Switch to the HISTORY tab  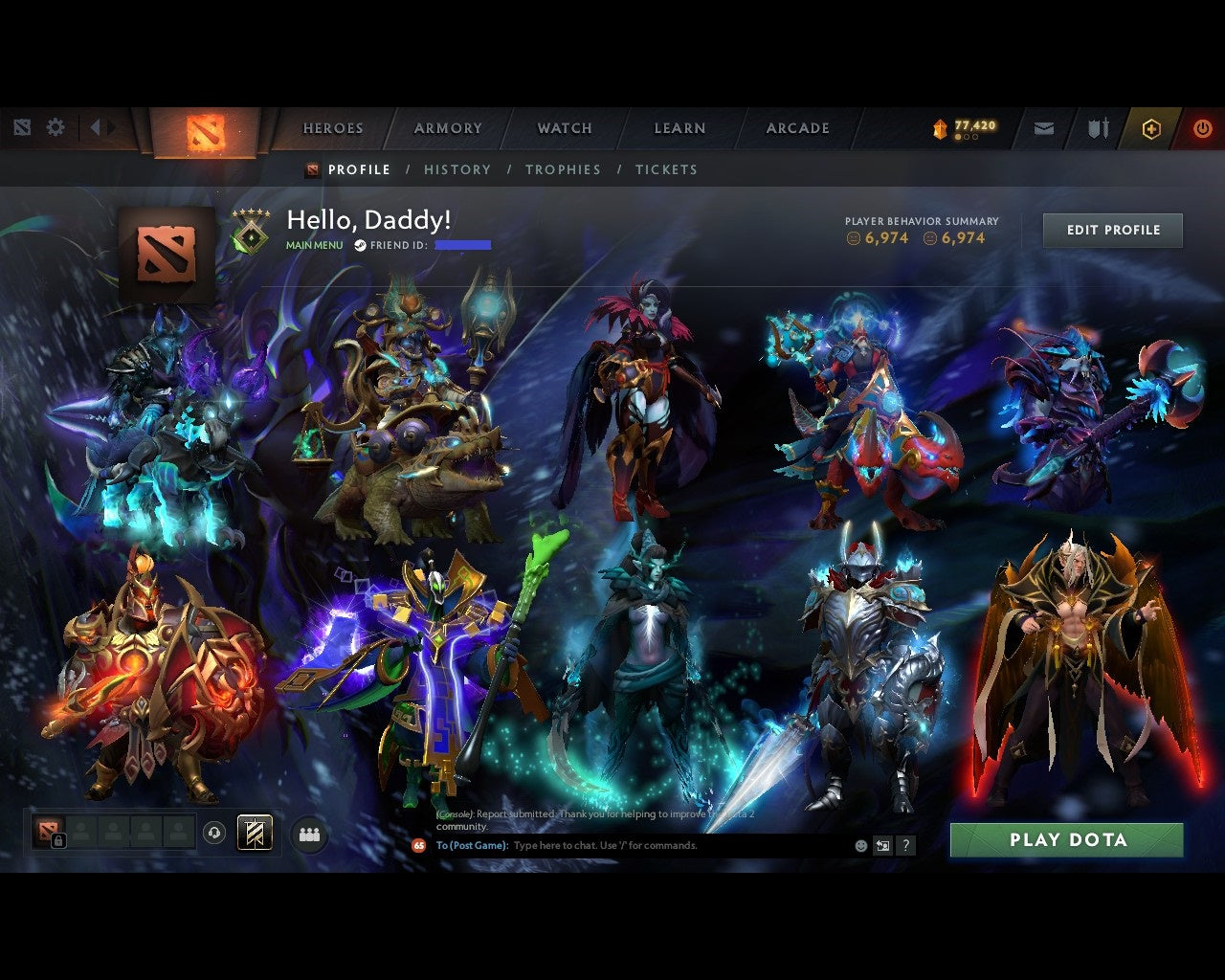pyautogui.click(x=457, y=169)
